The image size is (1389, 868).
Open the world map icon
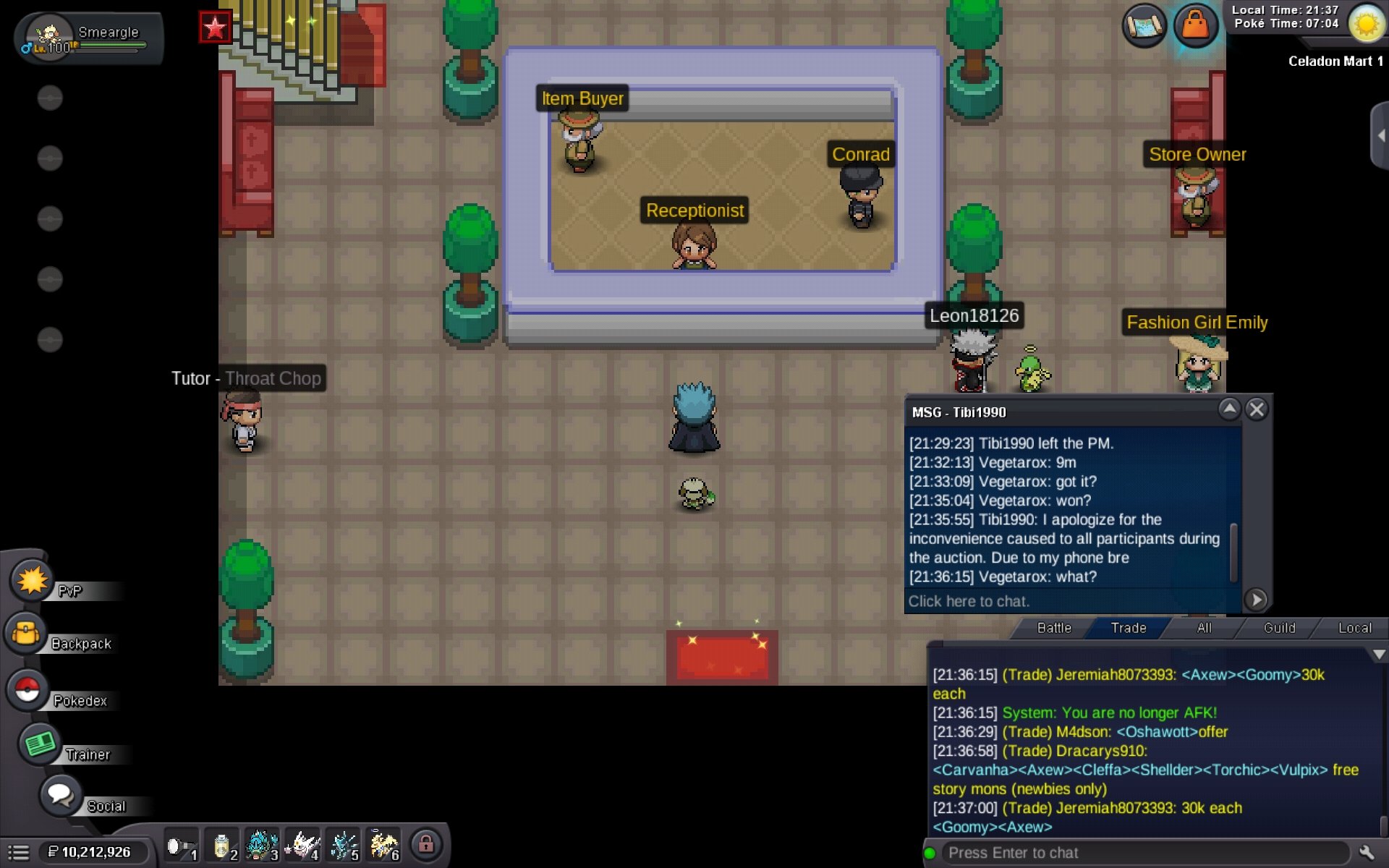click(x=1144, y=26)
